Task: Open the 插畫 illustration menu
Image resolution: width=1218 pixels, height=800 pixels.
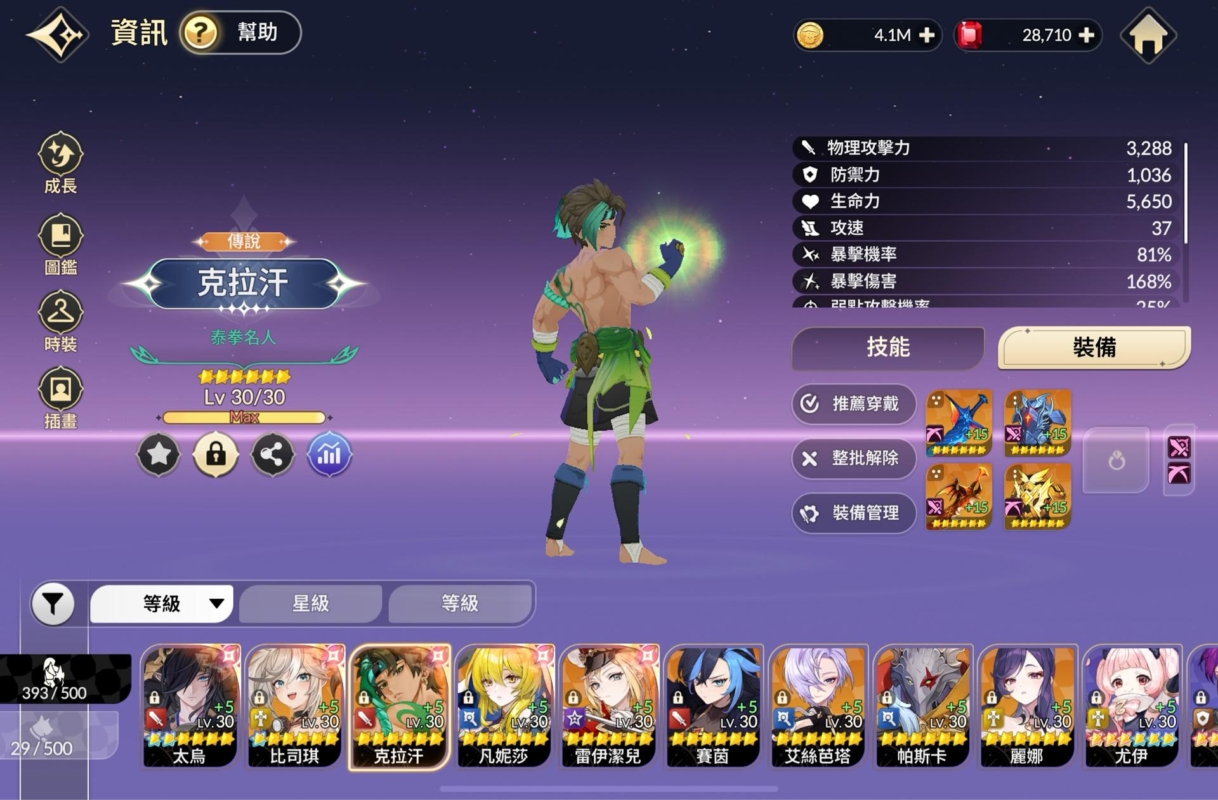Action: click(x=60, y=399)
